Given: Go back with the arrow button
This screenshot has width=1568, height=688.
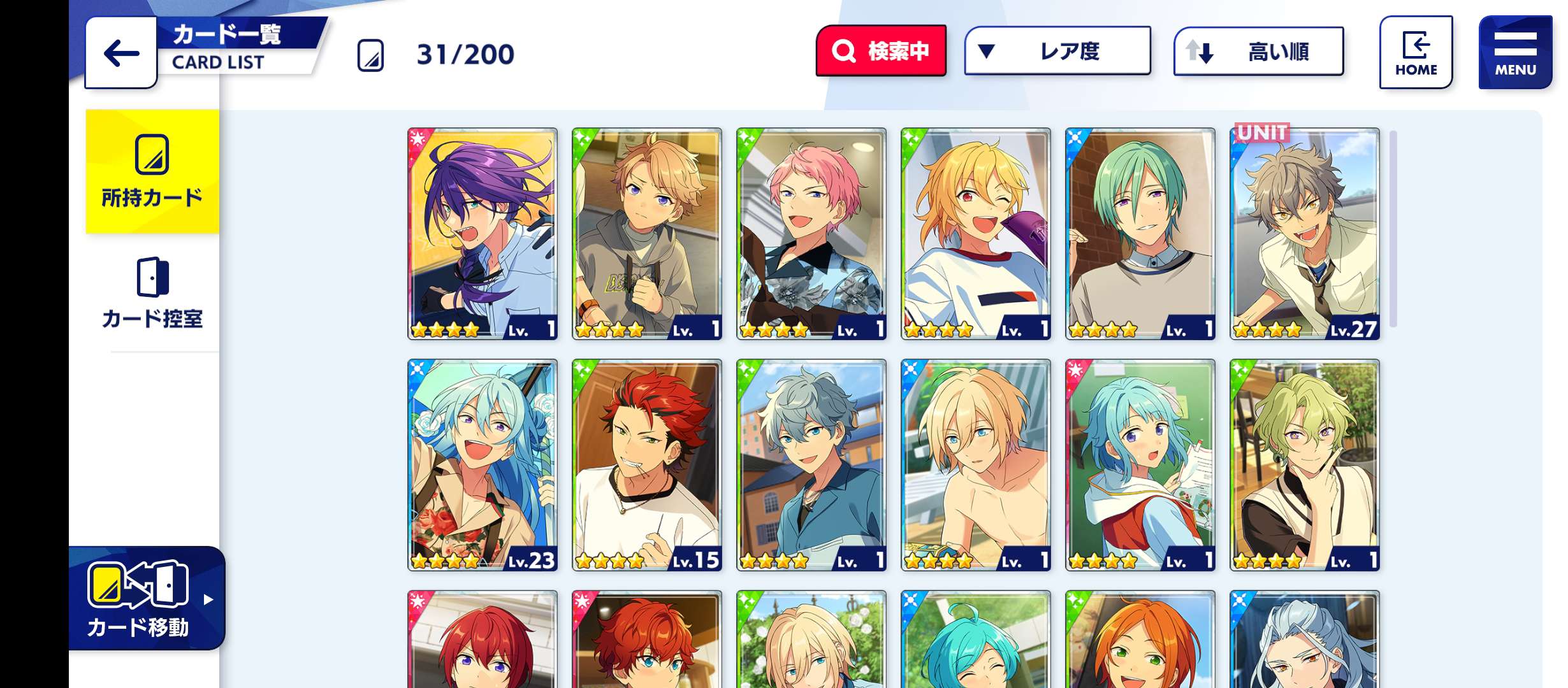Looking at the screenshot, I should (121, 53).
